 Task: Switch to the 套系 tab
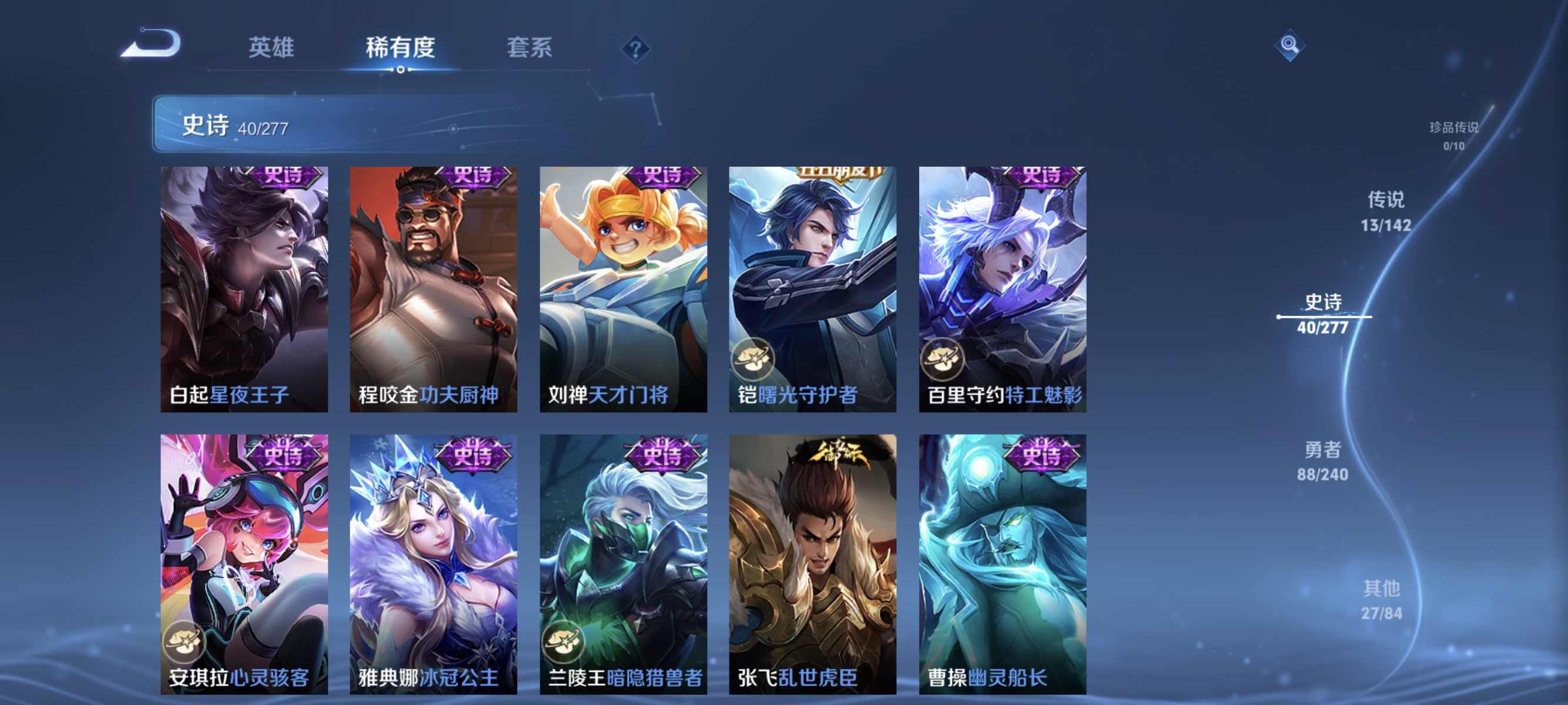pos(529,48)
